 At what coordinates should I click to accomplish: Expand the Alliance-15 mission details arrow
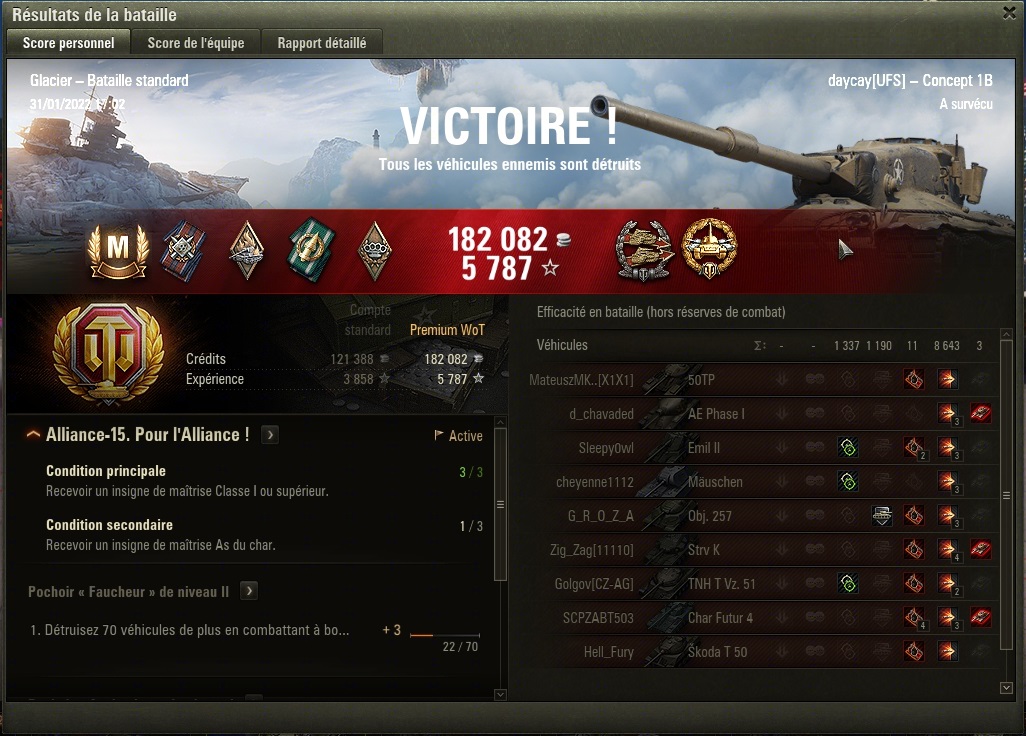coord(270,435)
